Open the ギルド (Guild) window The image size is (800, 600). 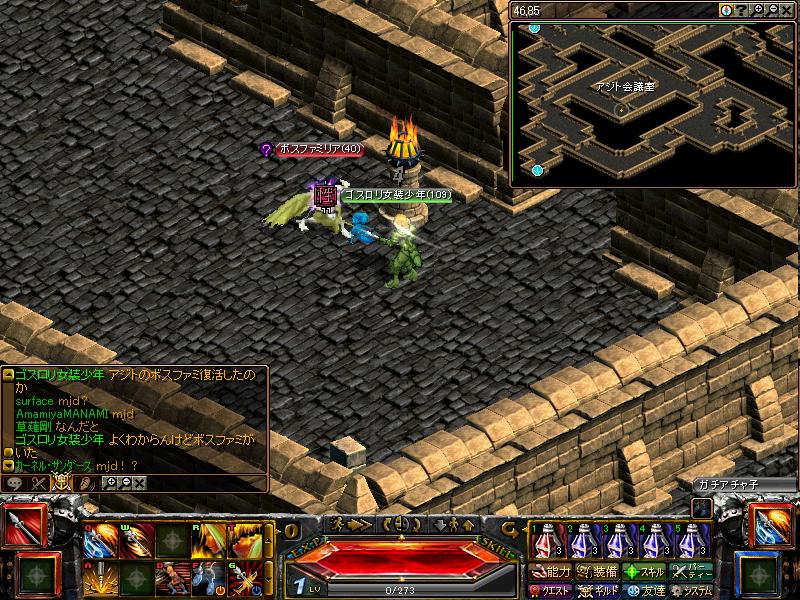pyautogui.click(x=597, y=590)
